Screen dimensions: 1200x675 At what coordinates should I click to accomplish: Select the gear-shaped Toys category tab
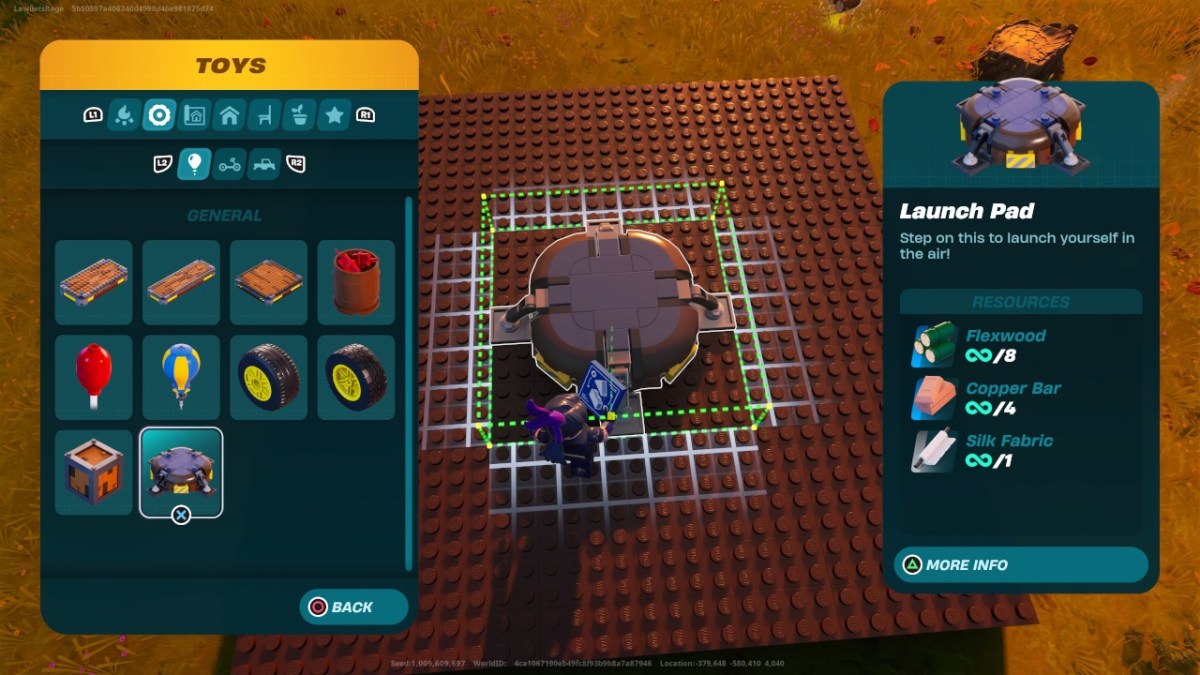tap(159, 115)
